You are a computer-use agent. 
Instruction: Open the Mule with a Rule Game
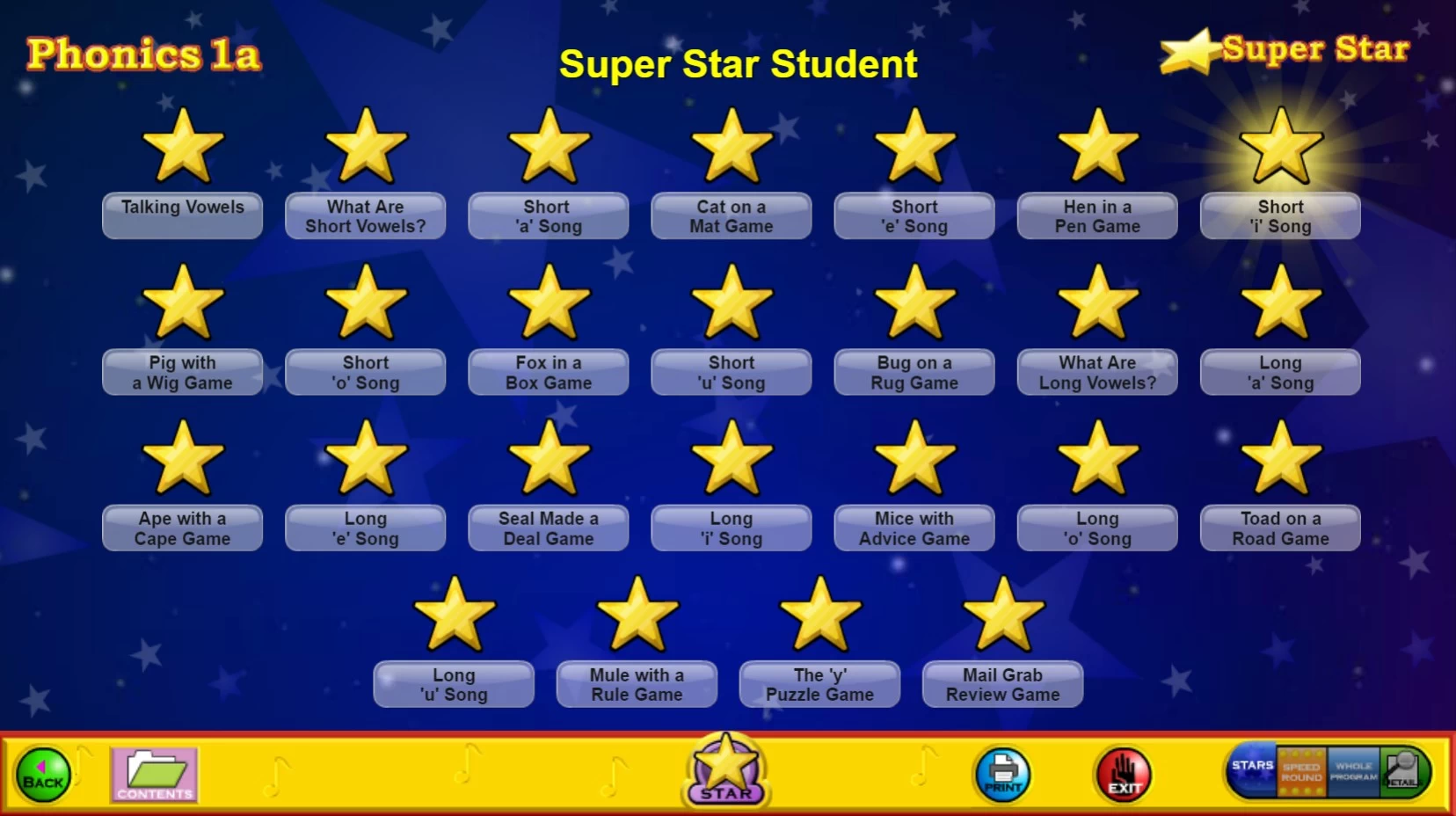coord(637,685)
